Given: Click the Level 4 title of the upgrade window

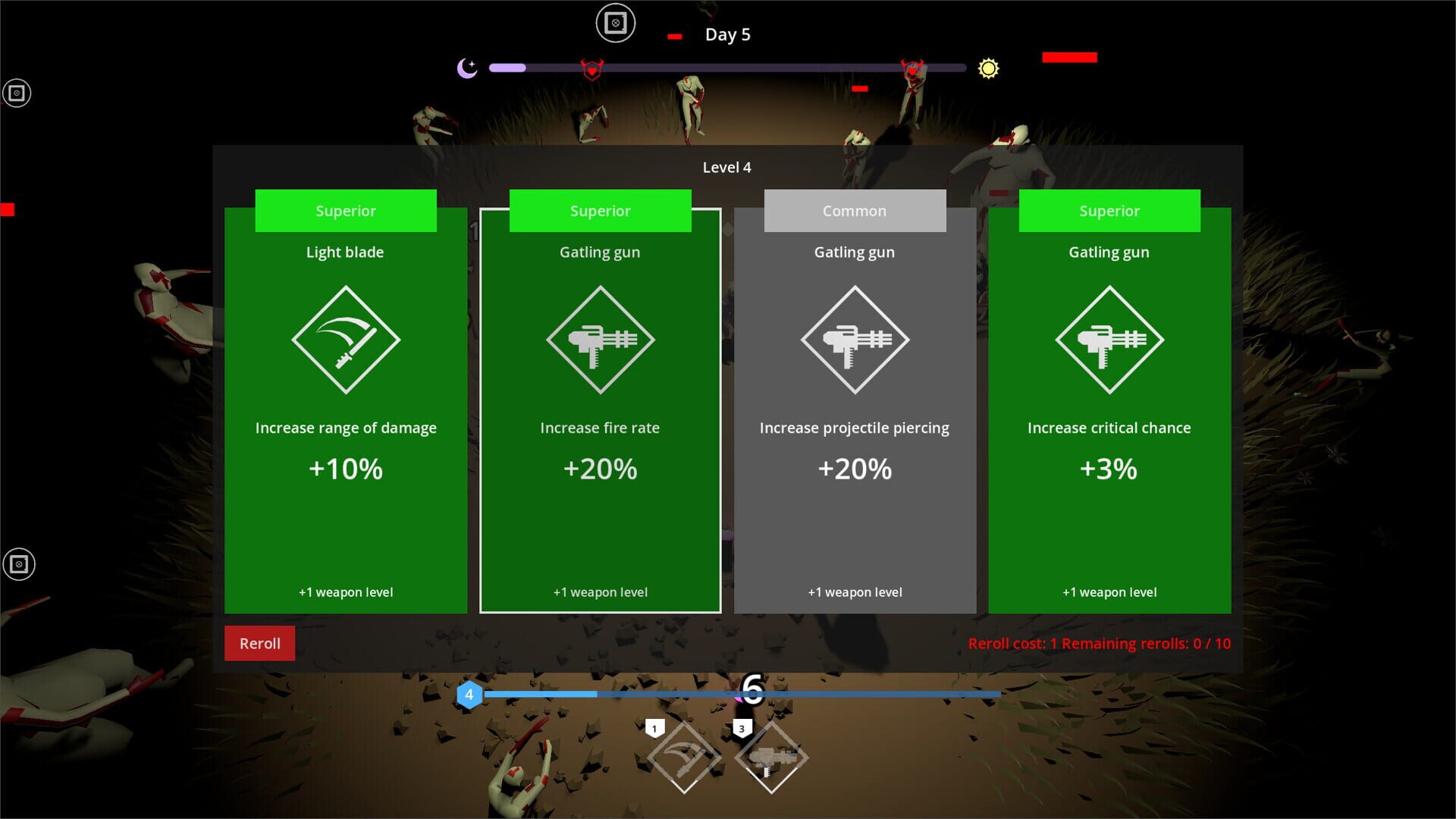Looking at the screenshot, I should [727, 167].
